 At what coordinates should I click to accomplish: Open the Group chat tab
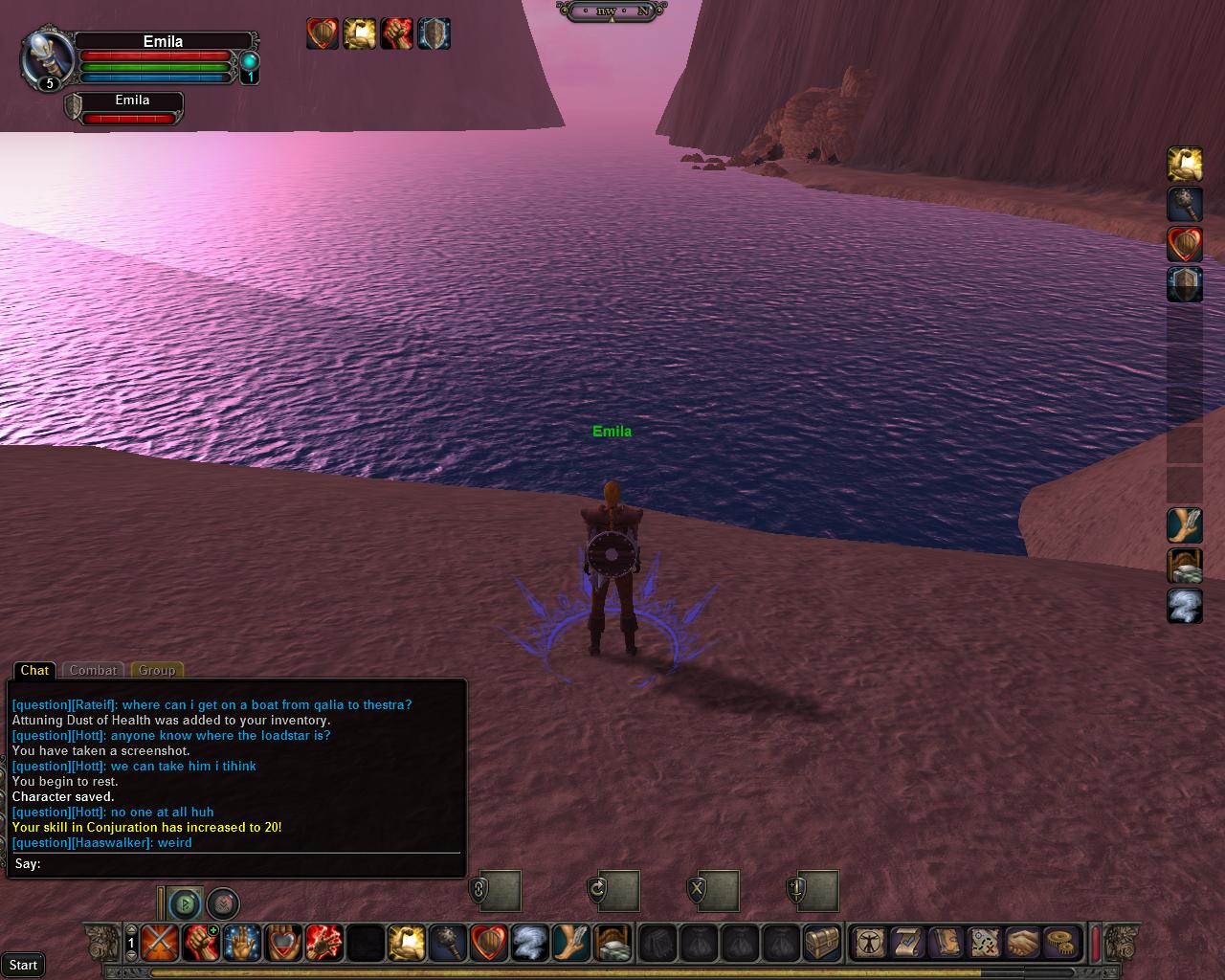pos(157,671)
